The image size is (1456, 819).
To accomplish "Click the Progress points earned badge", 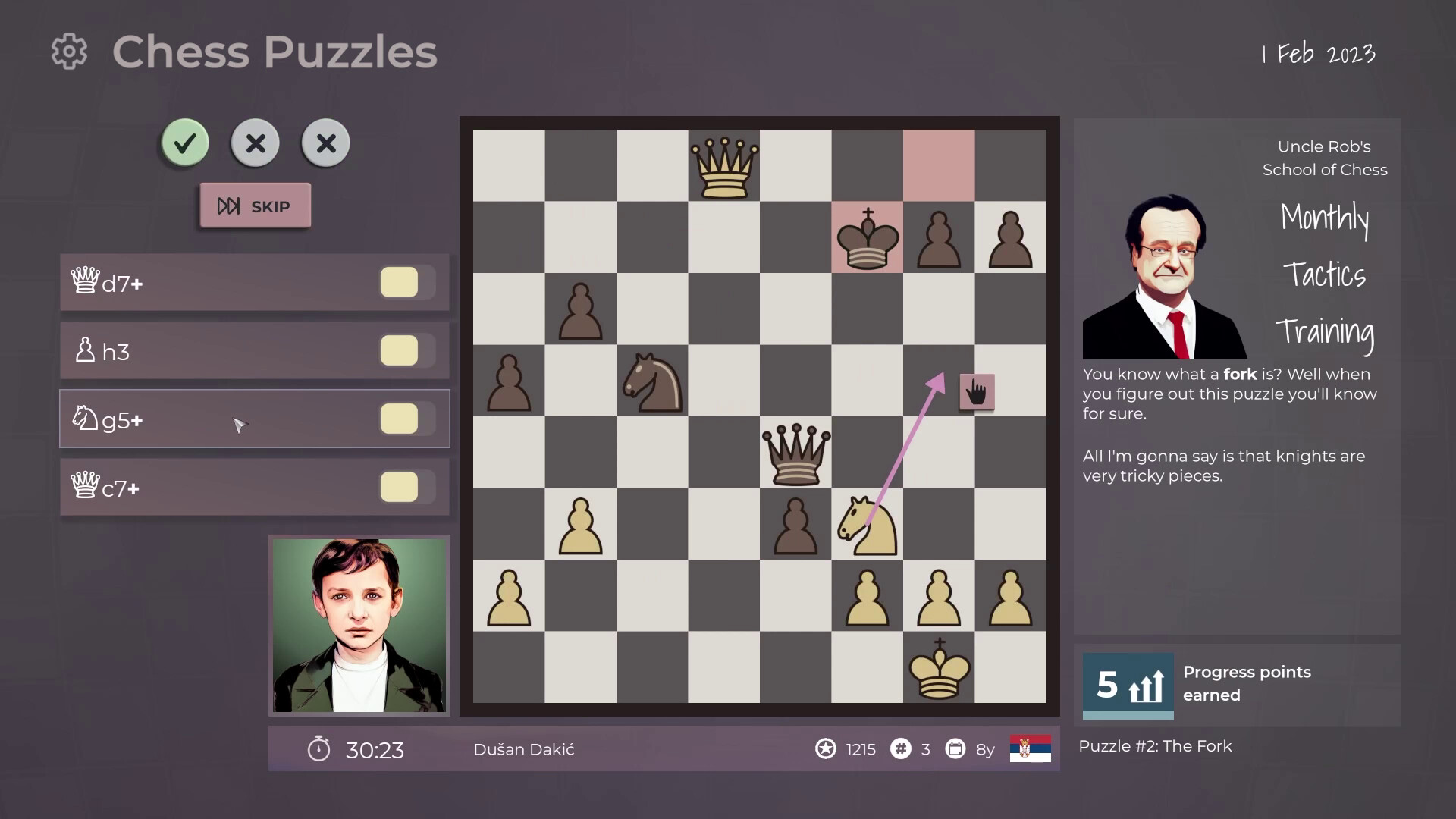I will point(1127,685).
